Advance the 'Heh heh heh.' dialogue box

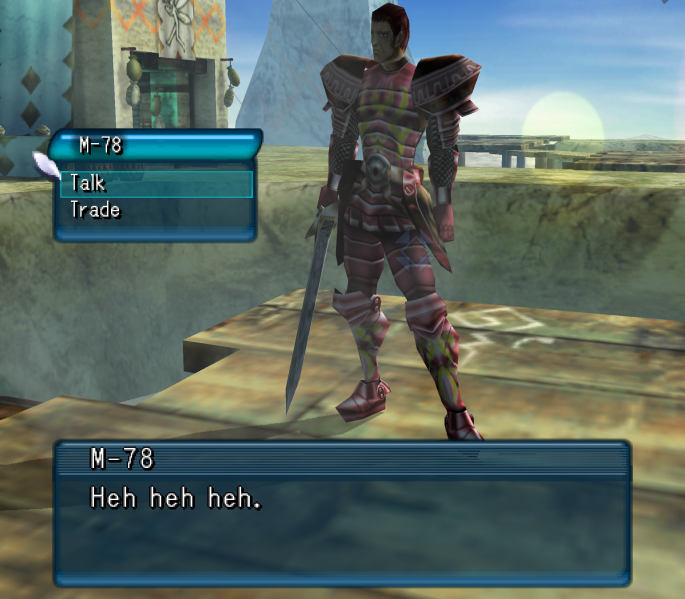pyautogui.click(x=342, y=525)
